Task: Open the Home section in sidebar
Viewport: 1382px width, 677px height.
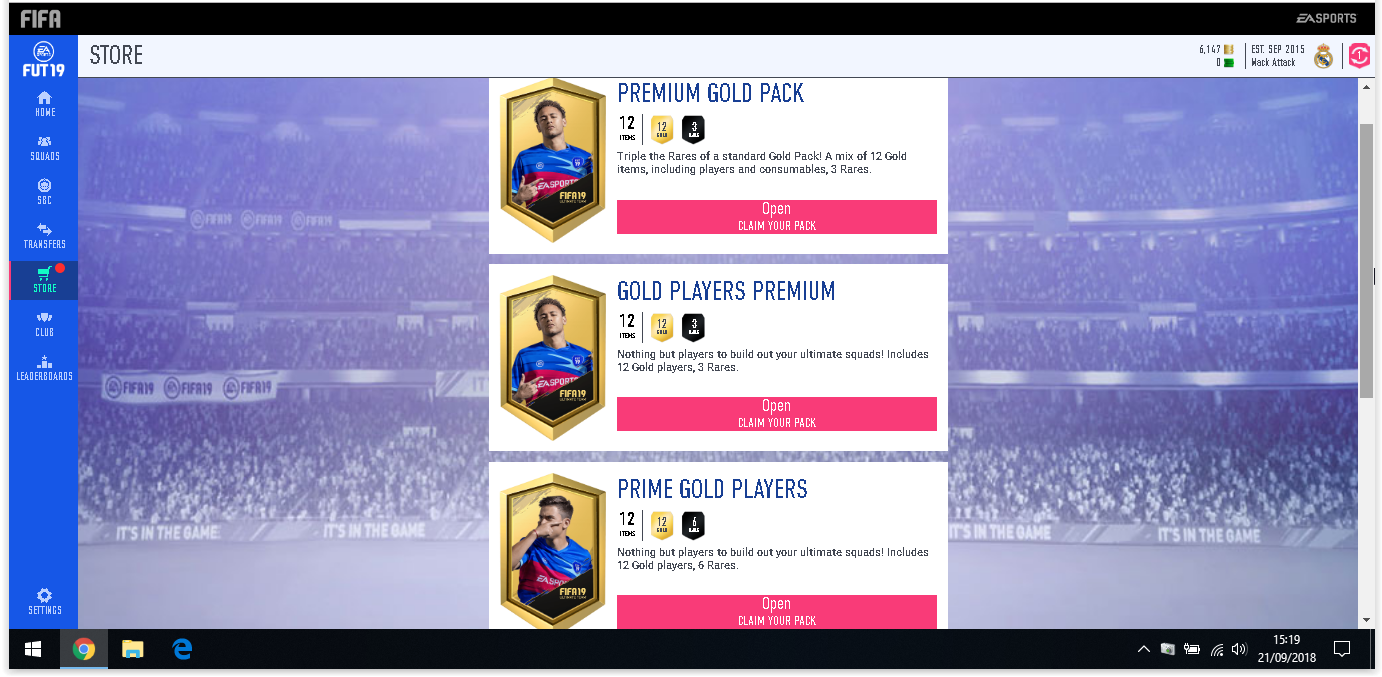Action: pyautogui.click(x=44, y=103)
